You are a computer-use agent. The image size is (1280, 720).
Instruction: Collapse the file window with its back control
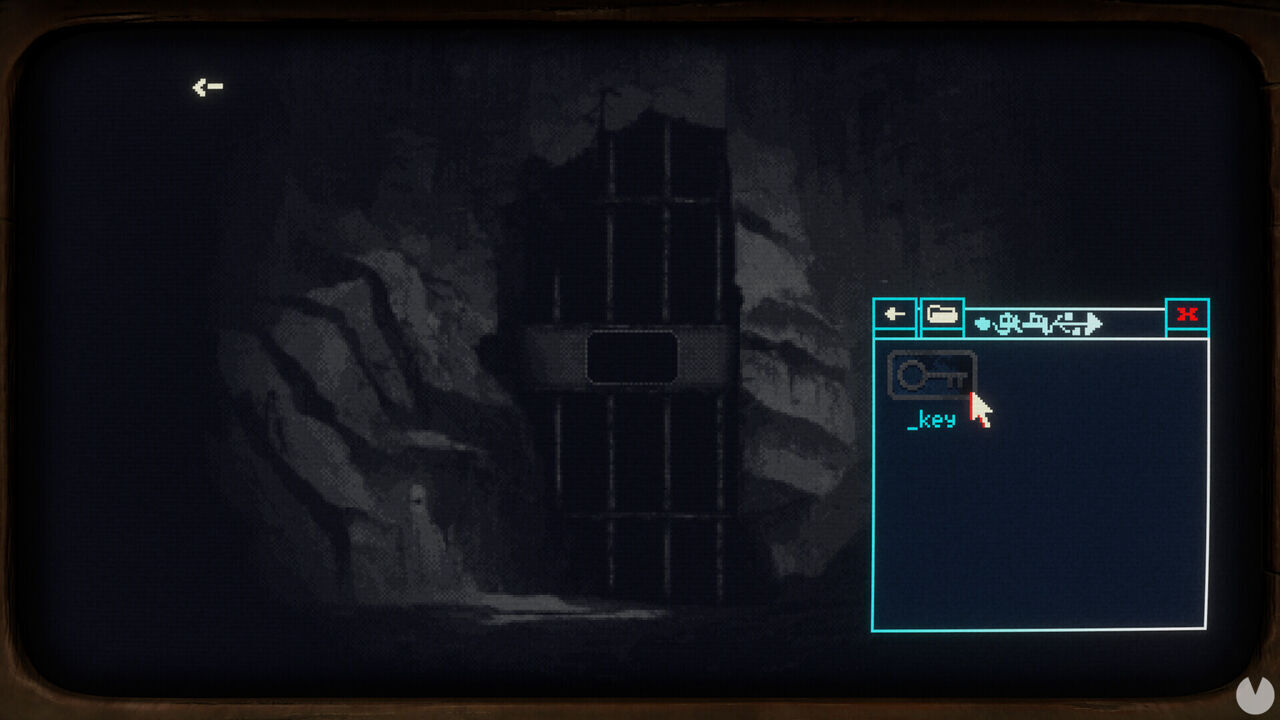tap(895, 315)
